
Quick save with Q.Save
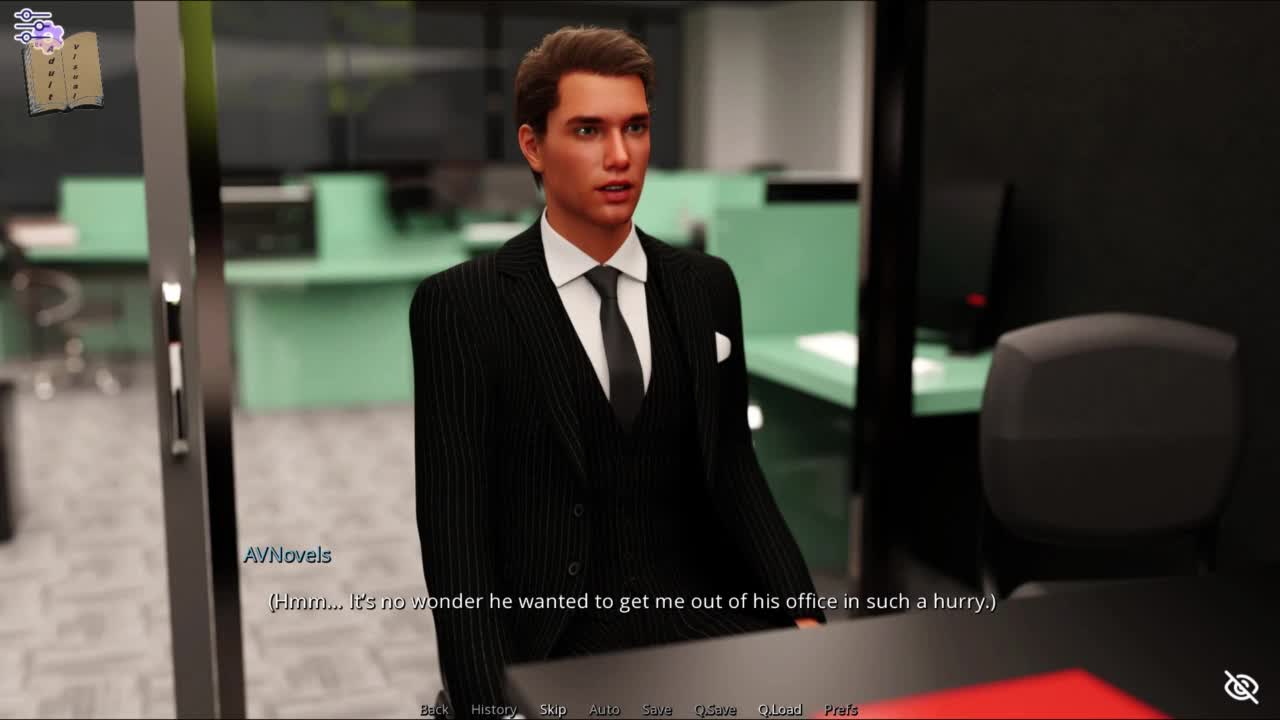[x=715, y=709]
